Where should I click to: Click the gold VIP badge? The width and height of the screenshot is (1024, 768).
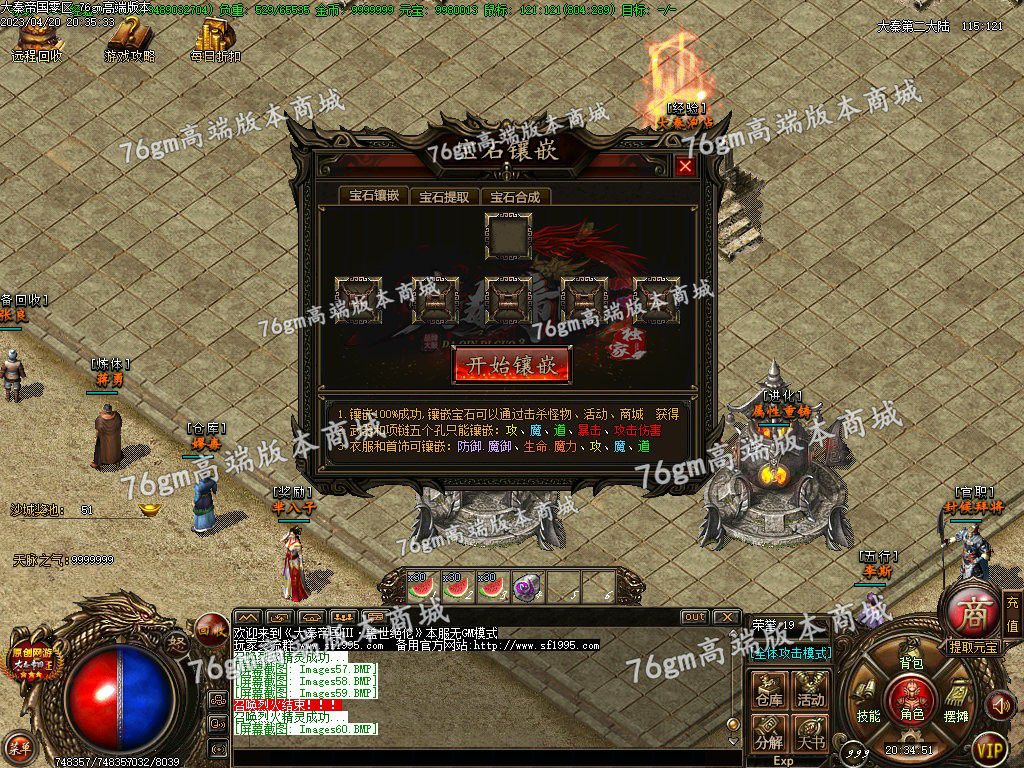coord(990,747)
